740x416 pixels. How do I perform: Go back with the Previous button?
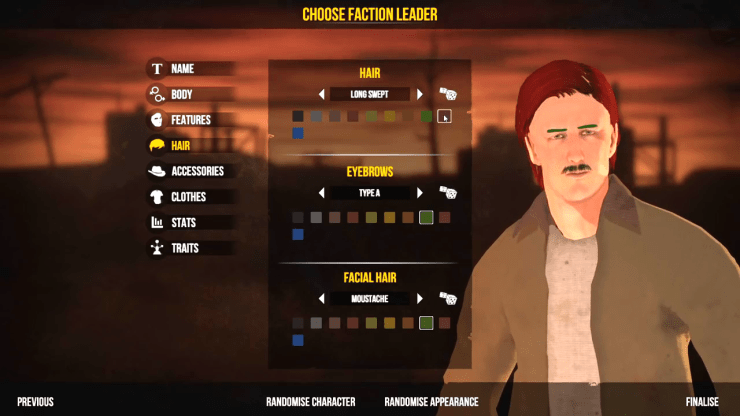(35, 402)
